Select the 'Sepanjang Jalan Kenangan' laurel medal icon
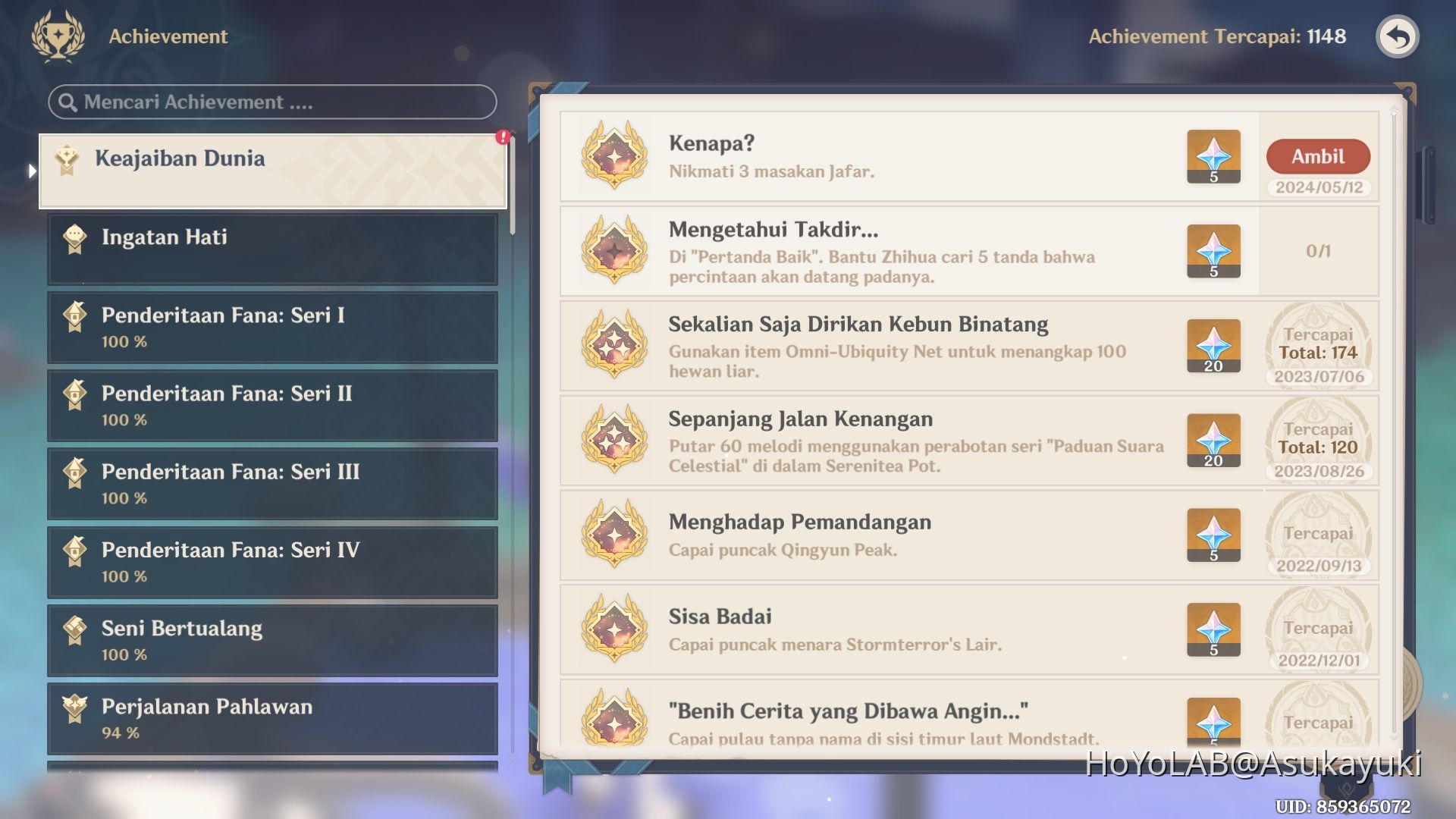The width and height of the screenshot is (1456, 819). tap(613, 440)
